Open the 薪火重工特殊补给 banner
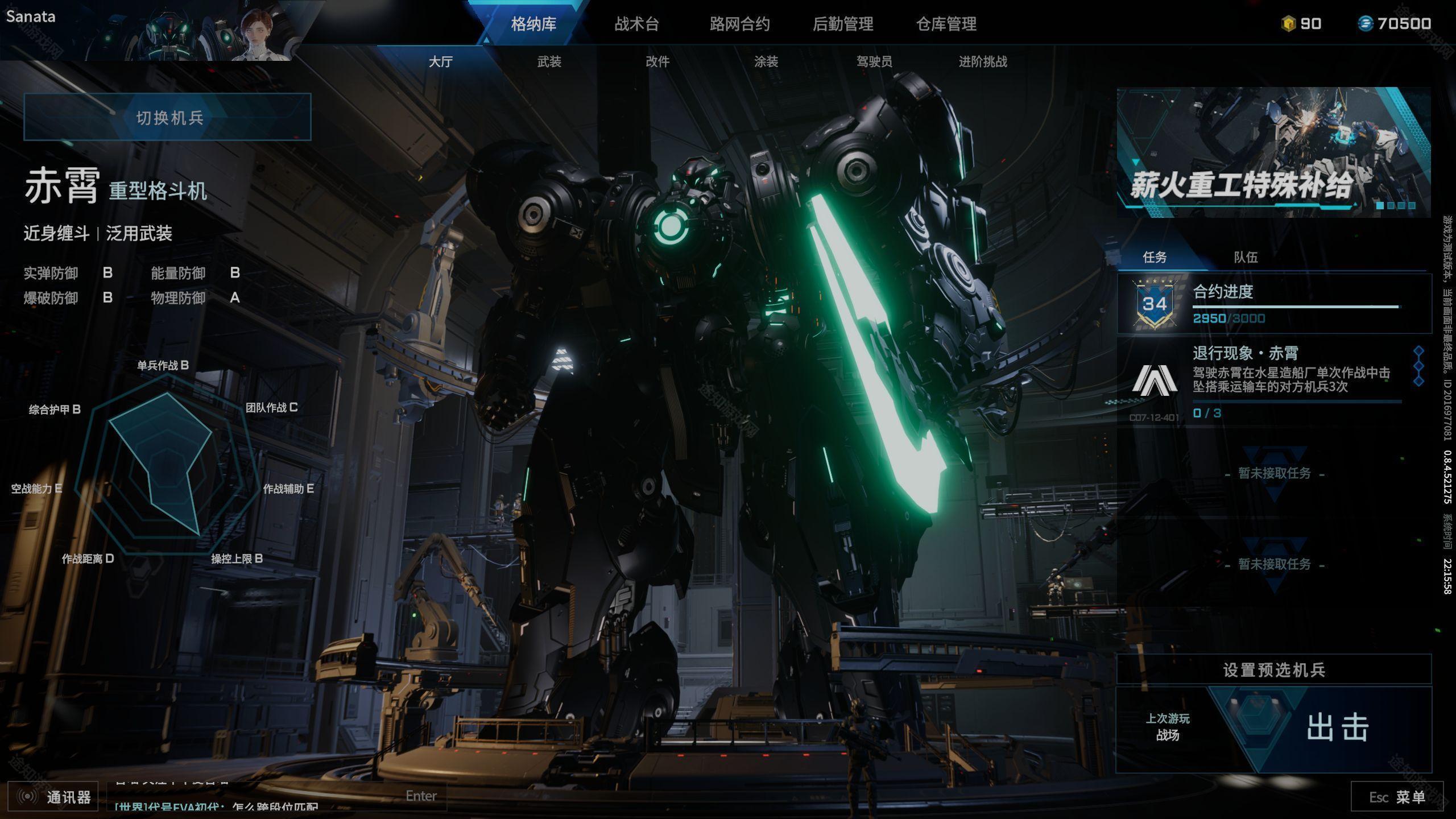The image size is (1456, 819). (x=1273, y=152)
